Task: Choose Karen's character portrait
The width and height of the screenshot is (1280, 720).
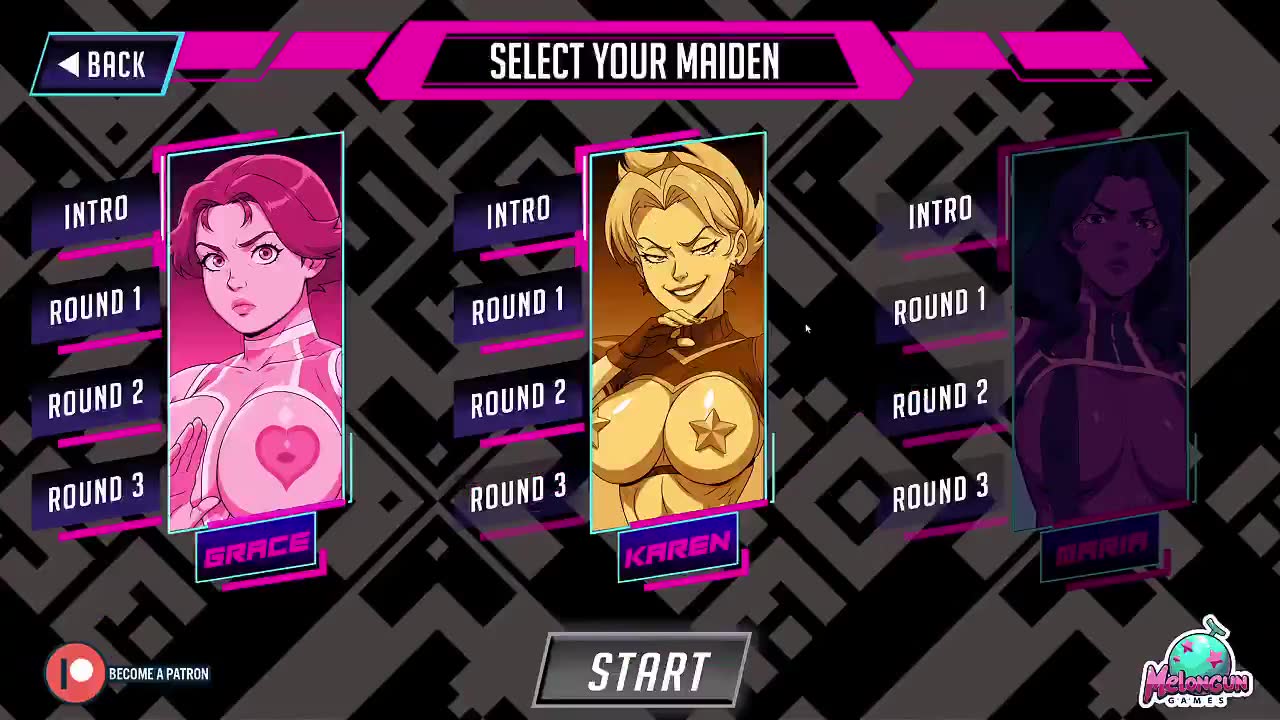Action: [678, 330]
